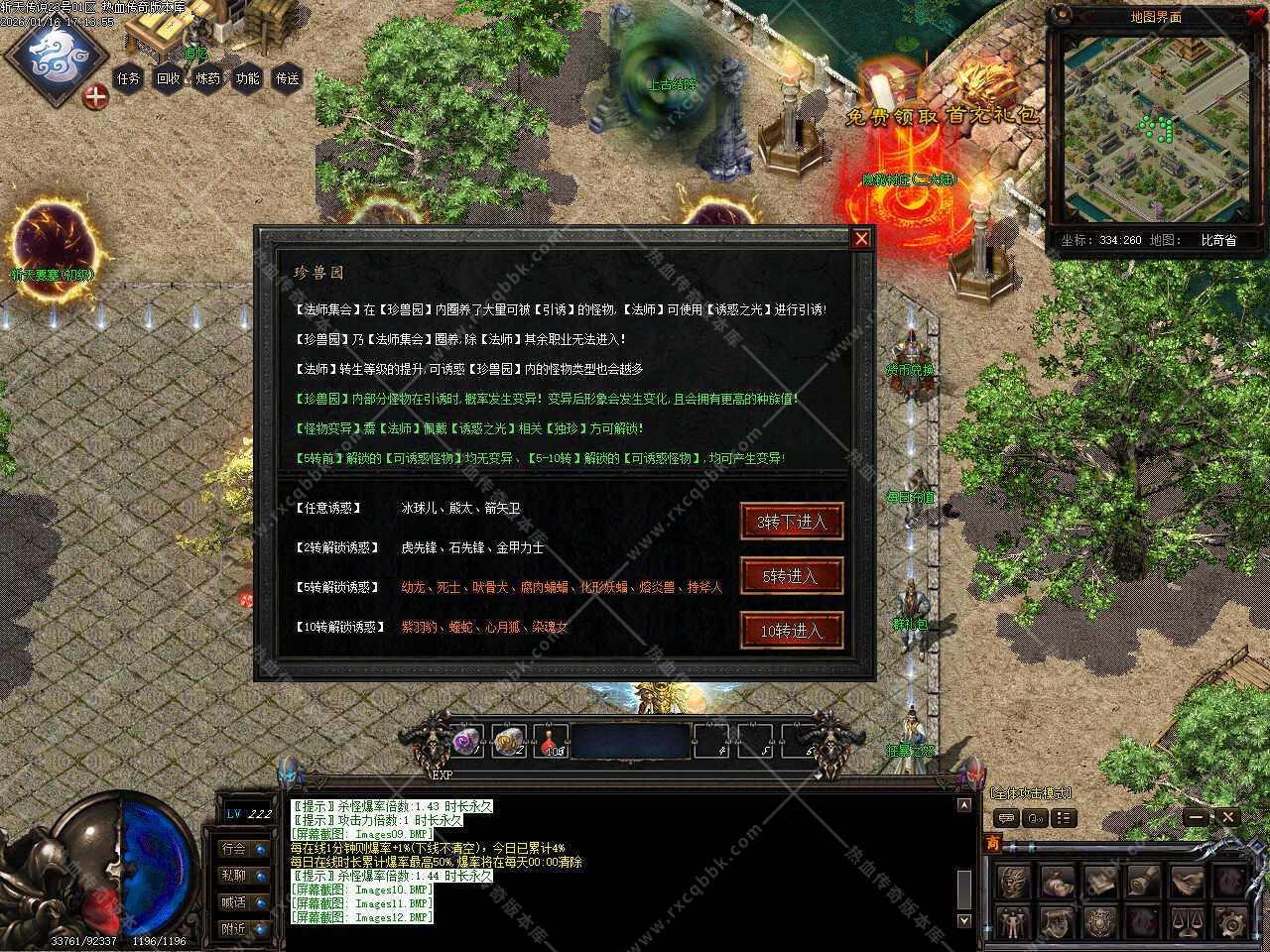Close the 珍兽园 dialog window
The width and height of the screenshot is (1270, 952).
point(861,238)
